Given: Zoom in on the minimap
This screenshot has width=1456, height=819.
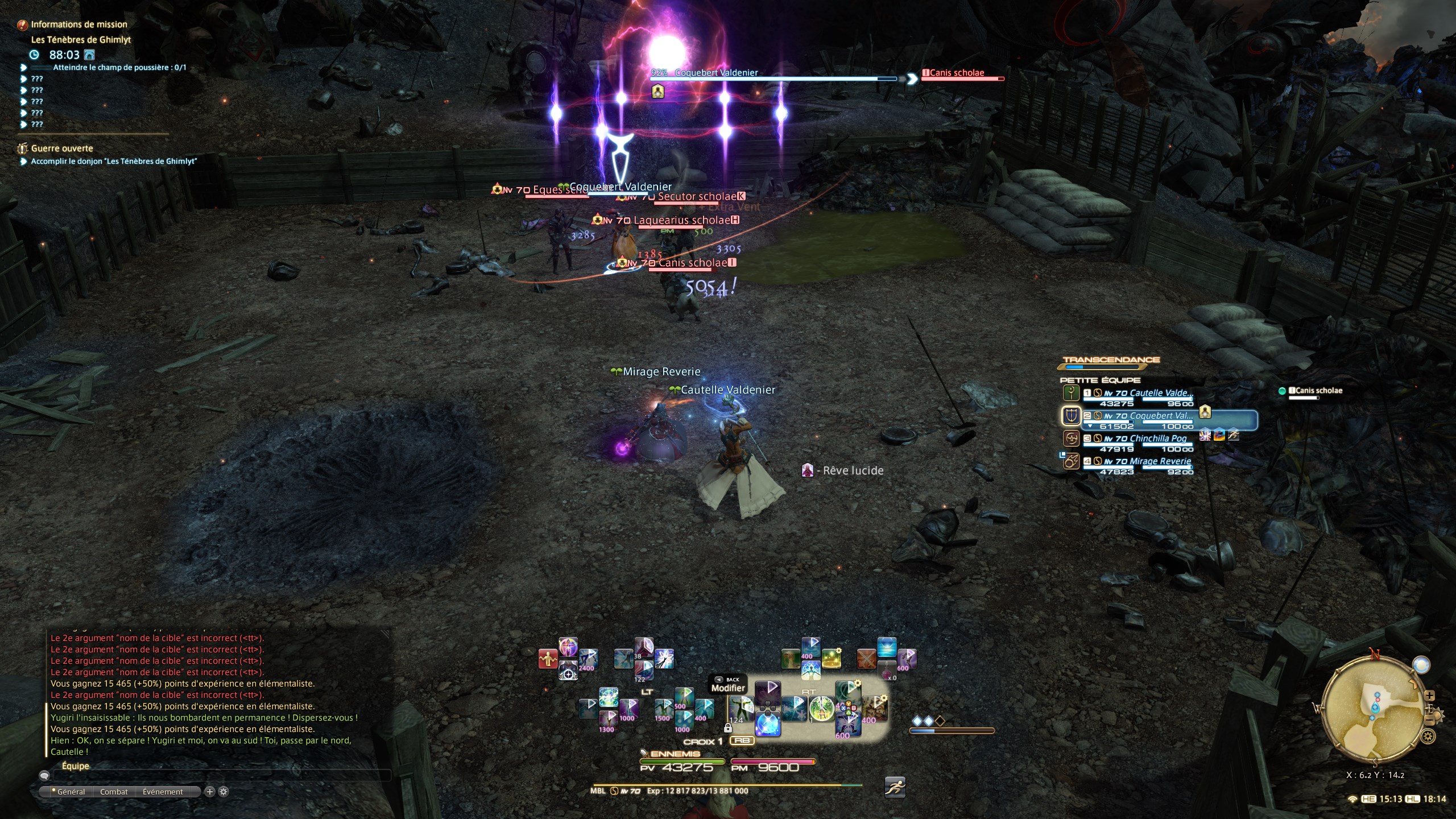Looking at the screenshot, I should [x=1430, y=696].
